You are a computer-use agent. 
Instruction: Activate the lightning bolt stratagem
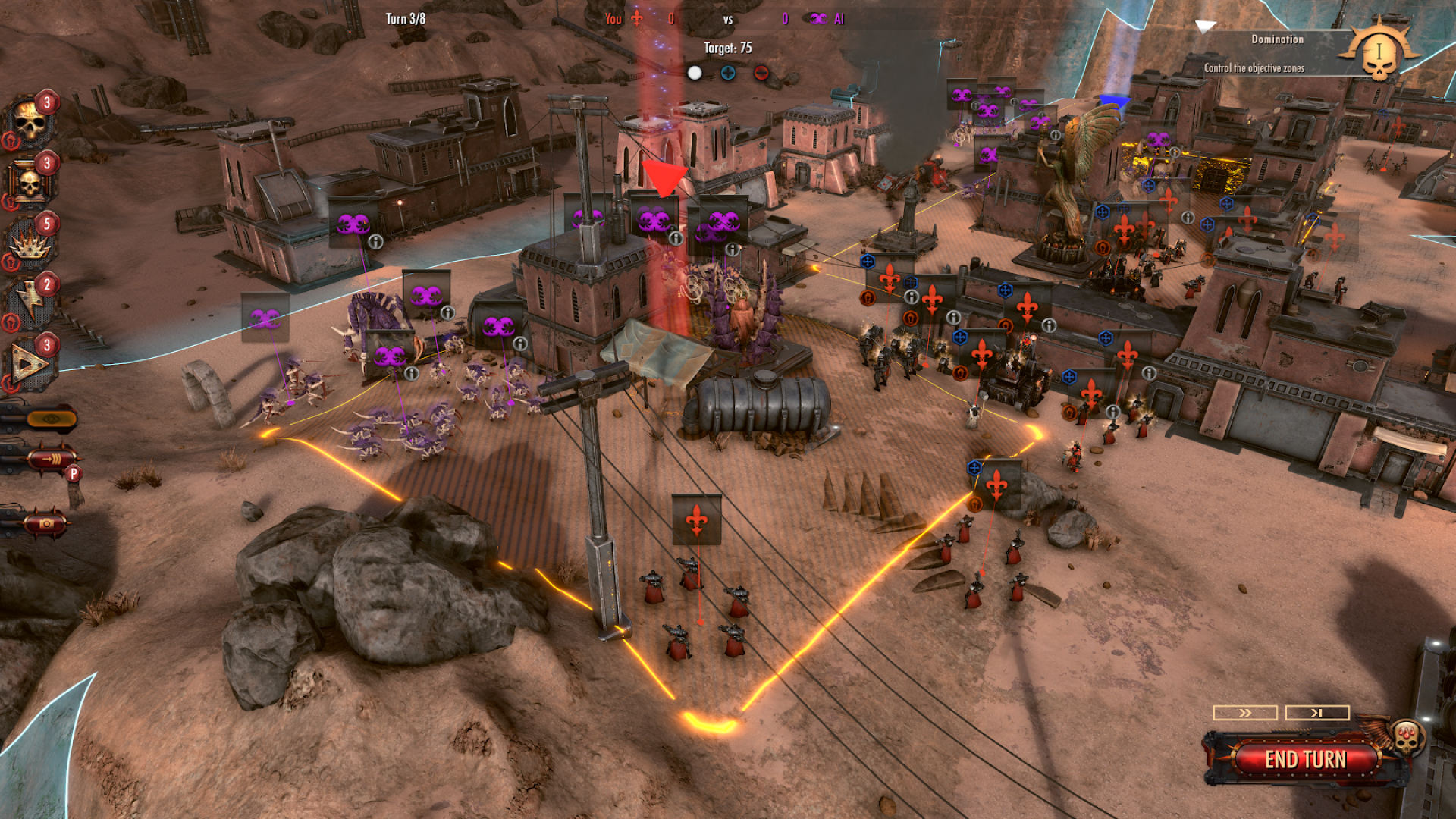pos(30,302)
